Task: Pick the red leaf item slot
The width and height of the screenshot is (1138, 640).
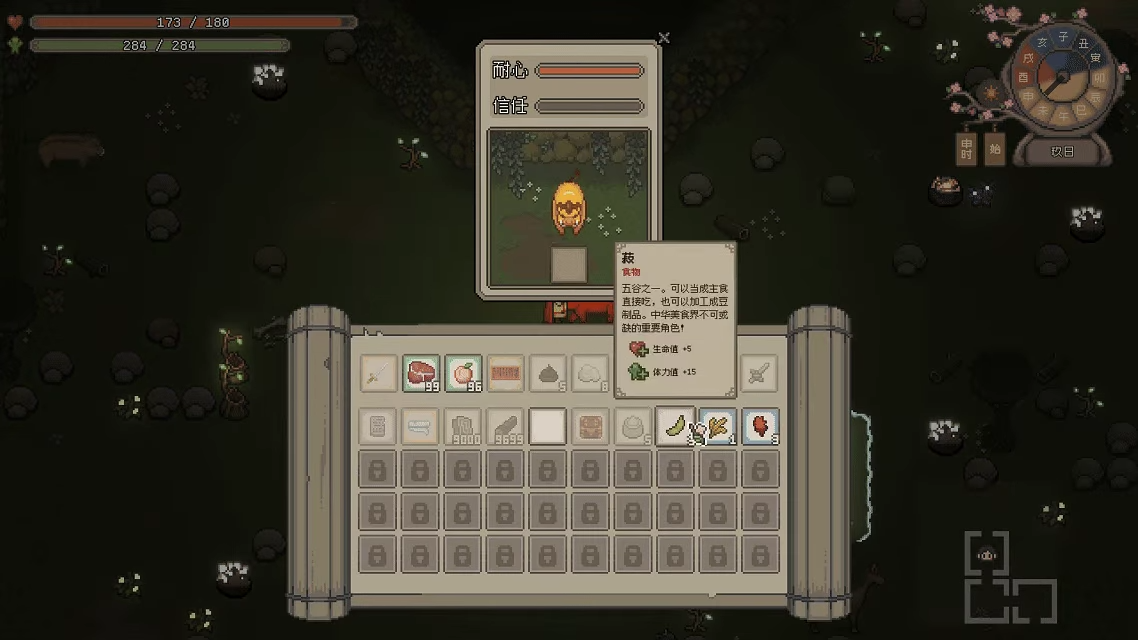Action: coord(760,427)
